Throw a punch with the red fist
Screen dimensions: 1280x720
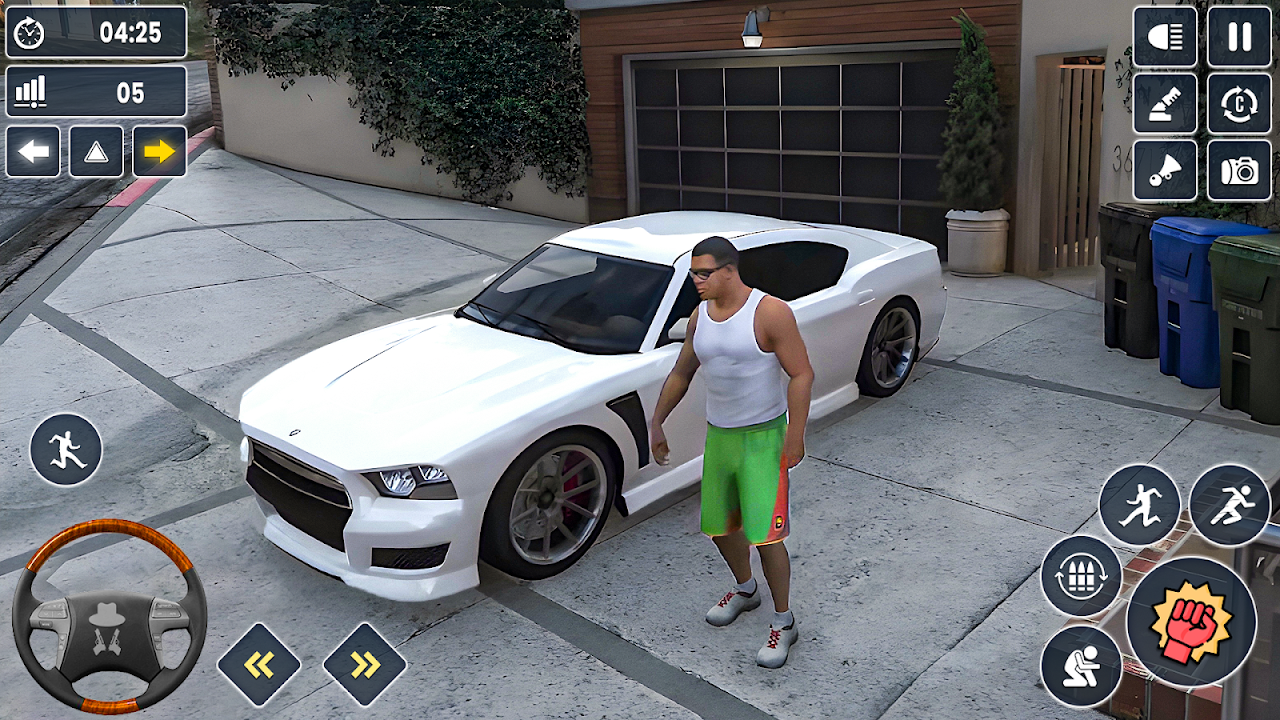coord(1191,622)
